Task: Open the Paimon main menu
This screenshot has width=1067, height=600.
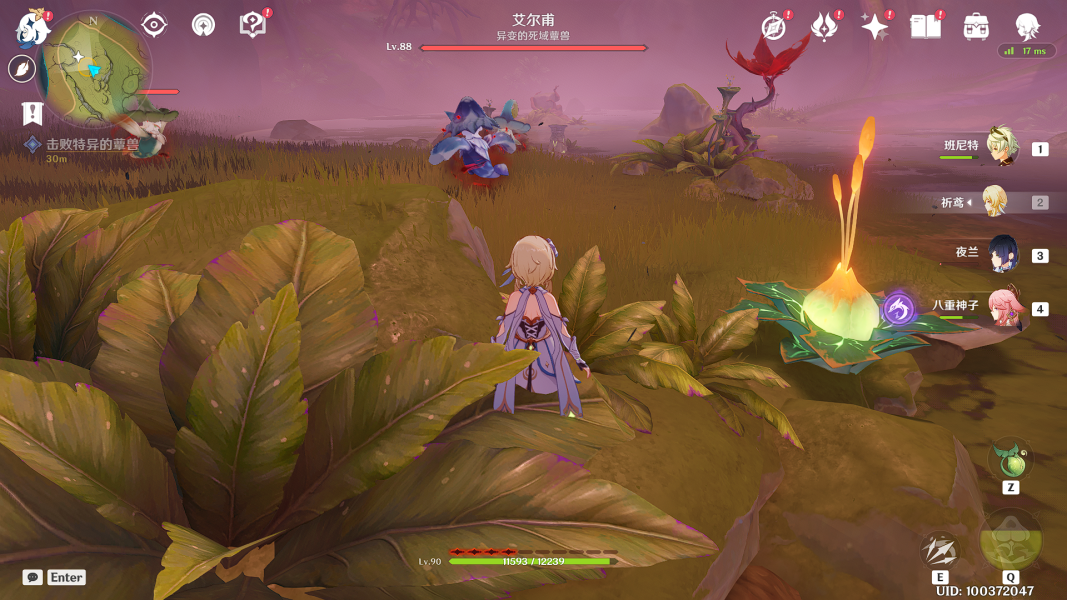Action: 32,27
